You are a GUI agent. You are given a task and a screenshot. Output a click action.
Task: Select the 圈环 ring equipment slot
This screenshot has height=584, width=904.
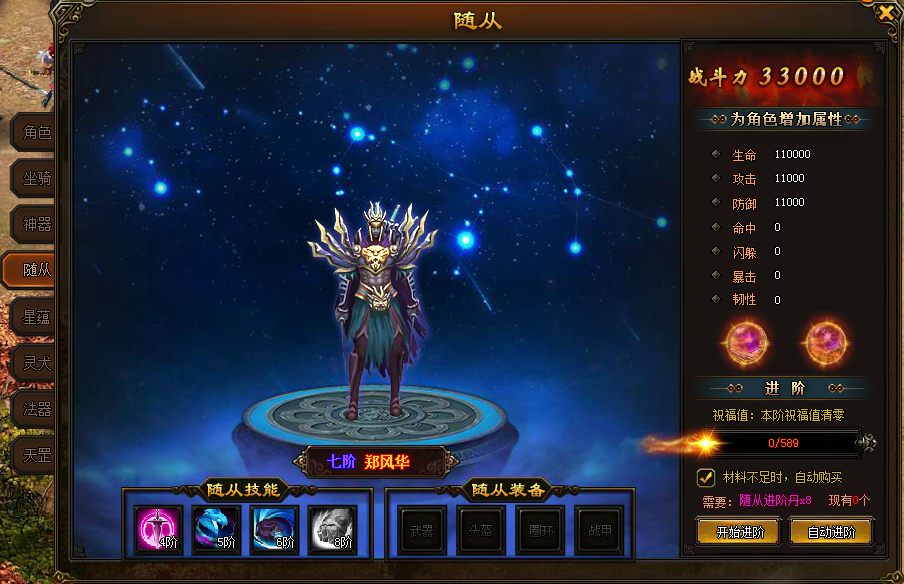(x=541, y=531)
